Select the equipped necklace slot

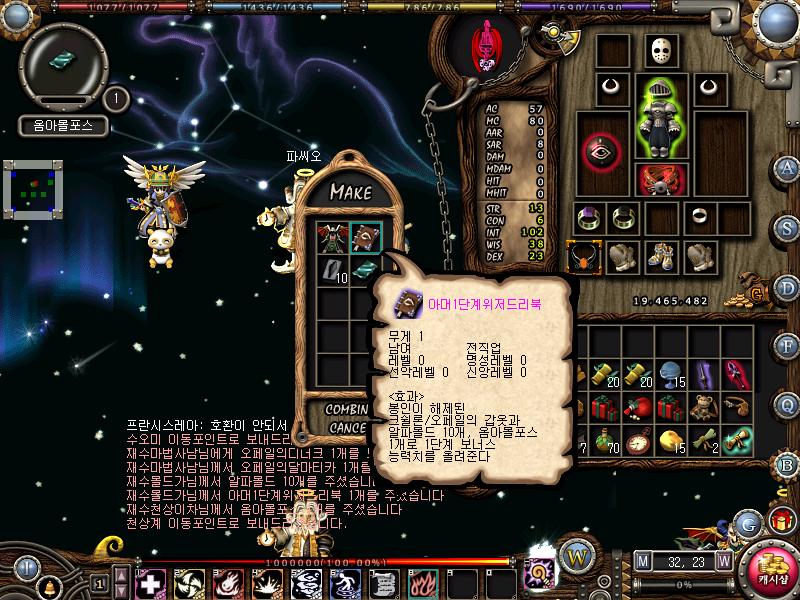pos(583,258)
